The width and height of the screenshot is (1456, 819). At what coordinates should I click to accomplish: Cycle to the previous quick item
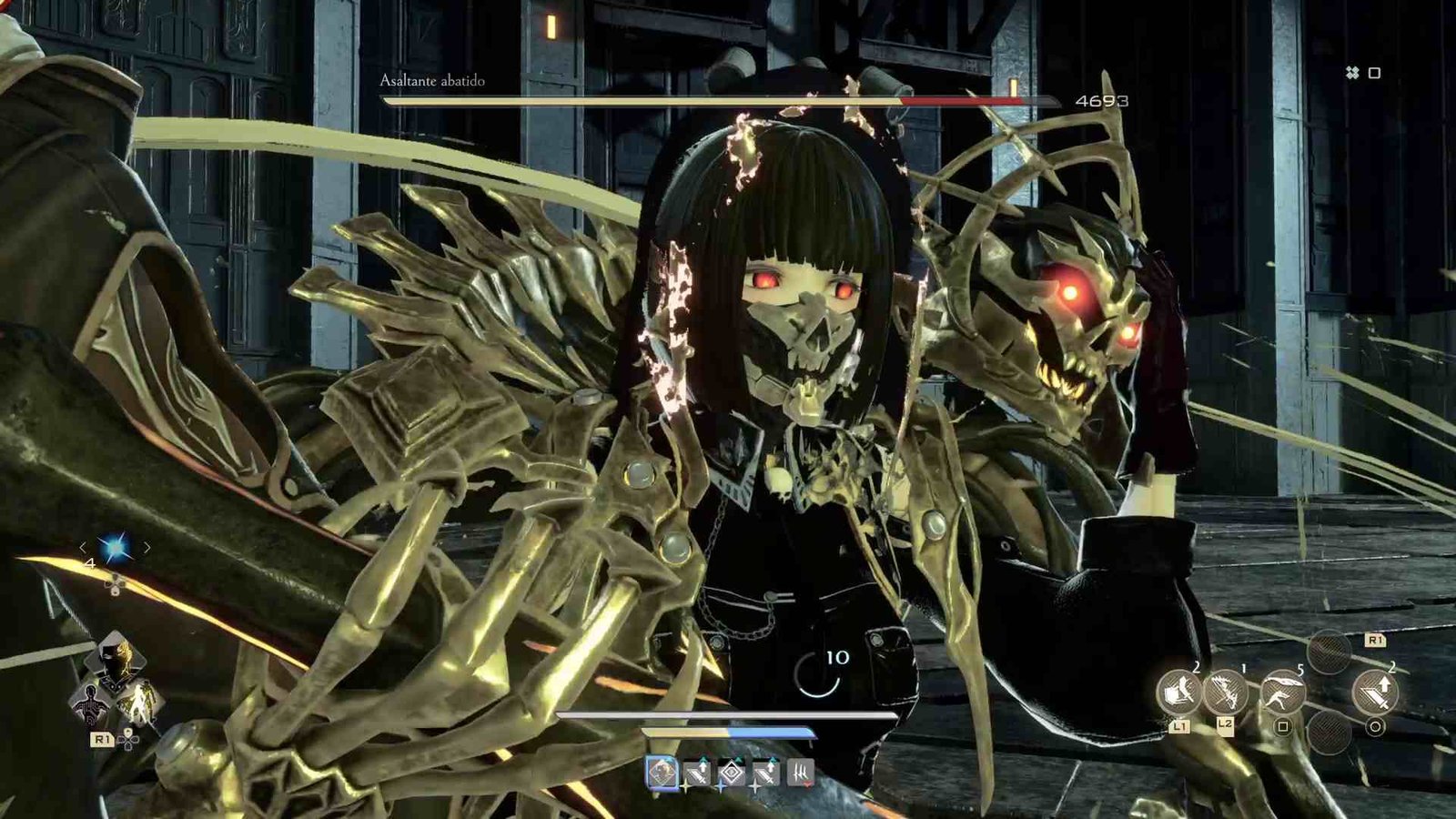tap(83, 547)
